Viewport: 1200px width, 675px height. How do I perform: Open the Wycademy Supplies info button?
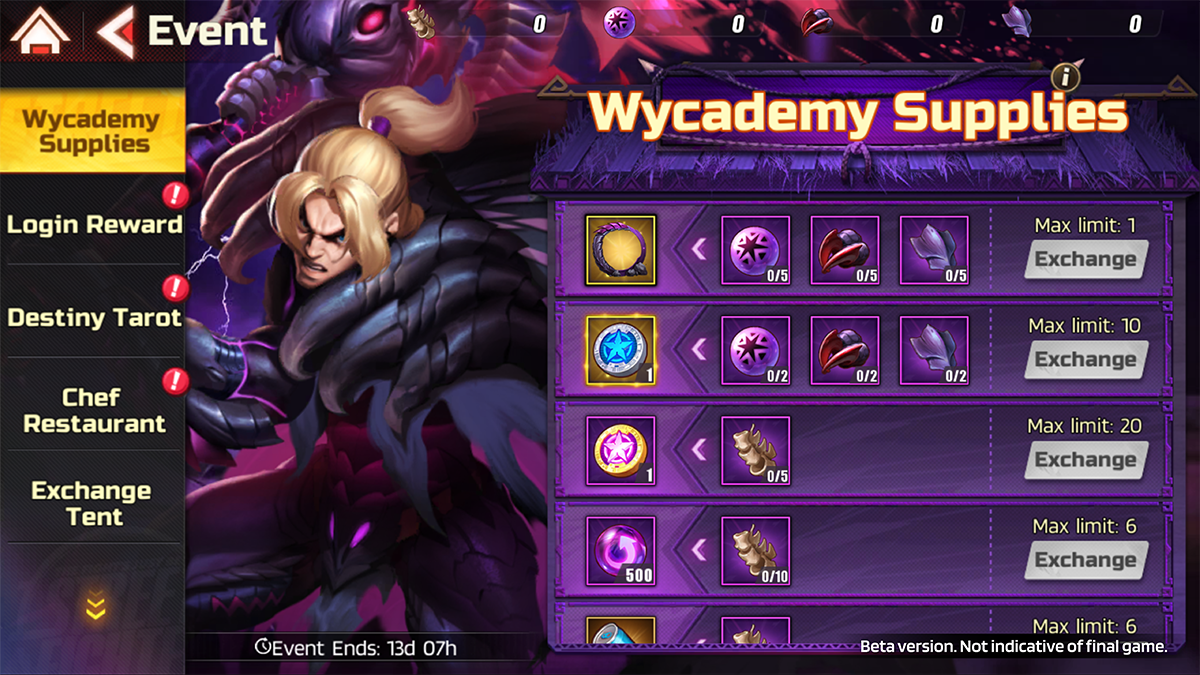pos(1068,76)
